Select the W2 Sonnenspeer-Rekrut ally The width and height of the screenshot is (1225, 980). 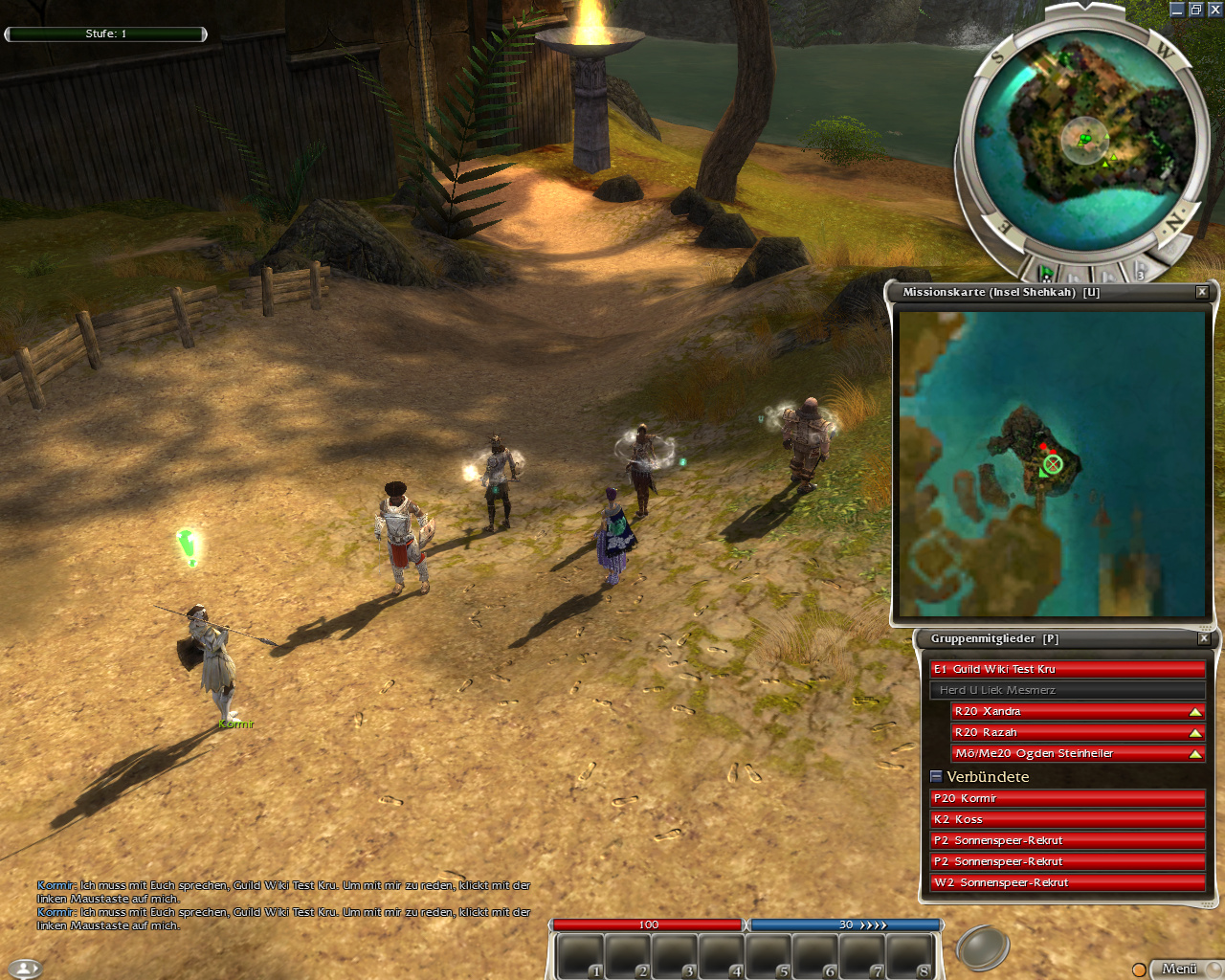[1066, 882]
